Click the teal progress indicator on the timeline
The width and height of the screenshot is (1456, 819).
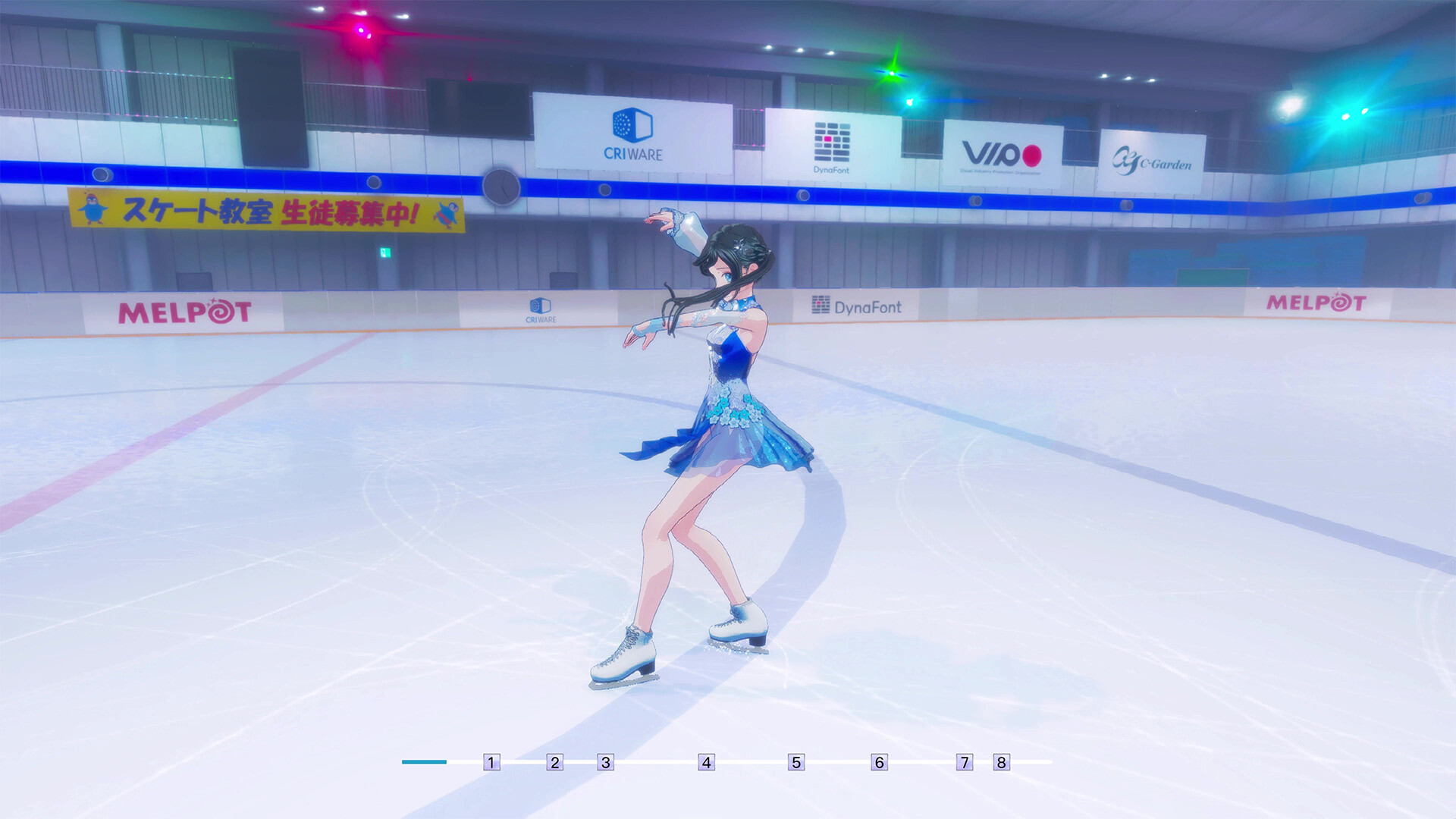point(422,761)
